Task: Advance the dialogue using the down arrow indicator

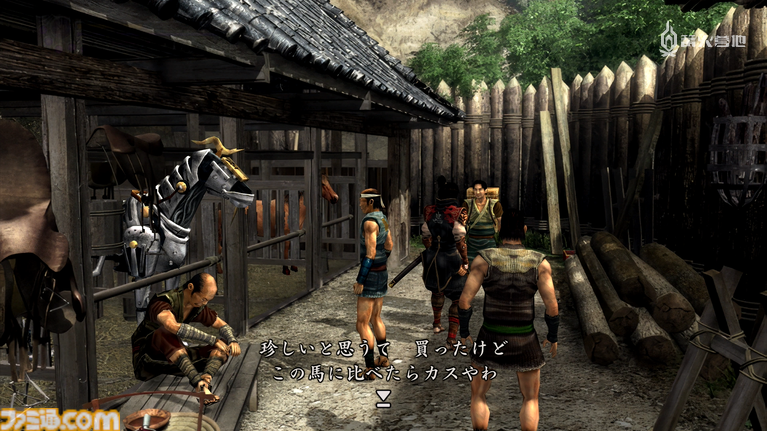Action: click(x=382, y=397)
